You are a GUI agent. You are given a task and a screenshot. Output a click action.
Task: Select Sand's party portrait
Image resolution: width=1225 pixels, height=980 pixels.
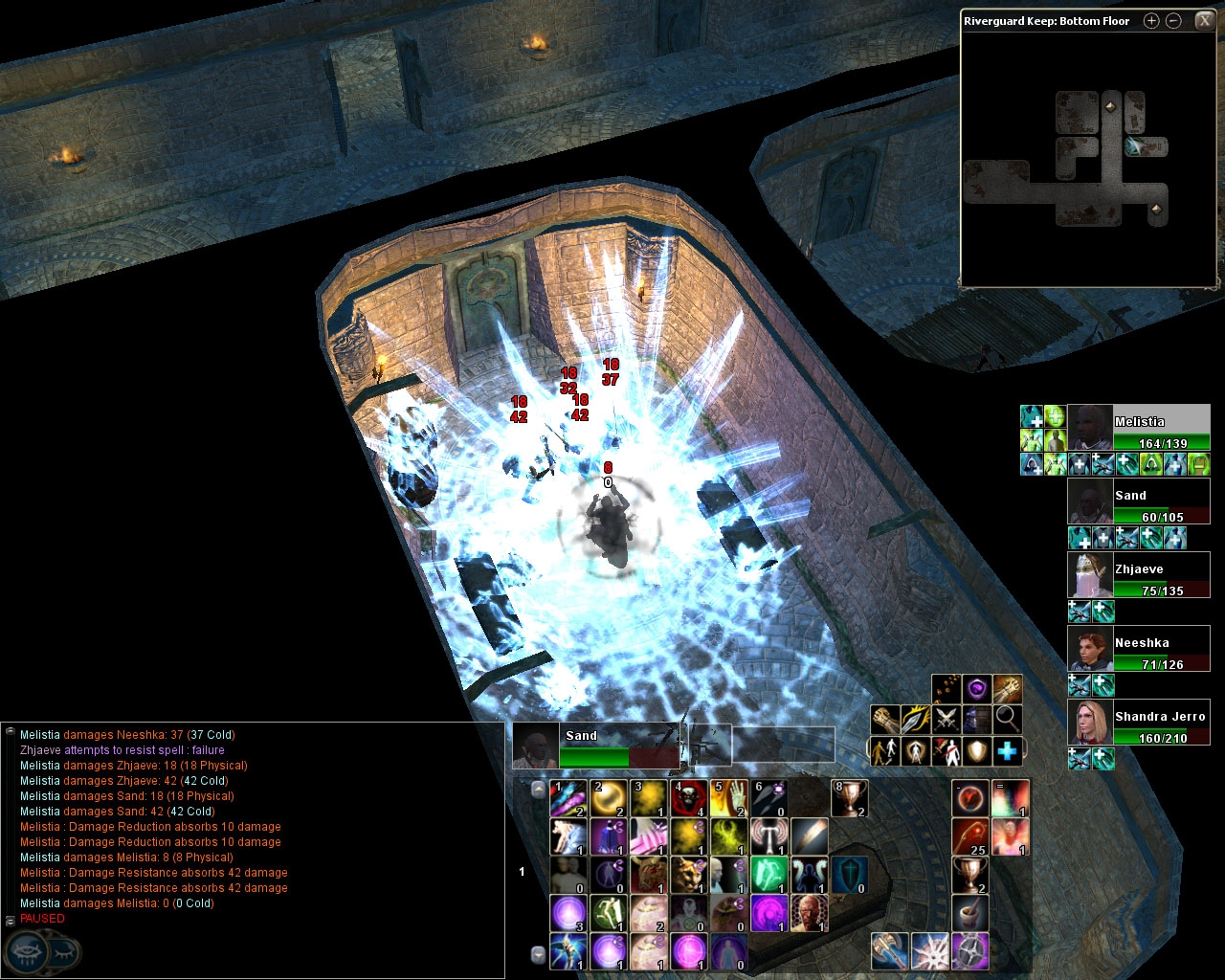1090,501
